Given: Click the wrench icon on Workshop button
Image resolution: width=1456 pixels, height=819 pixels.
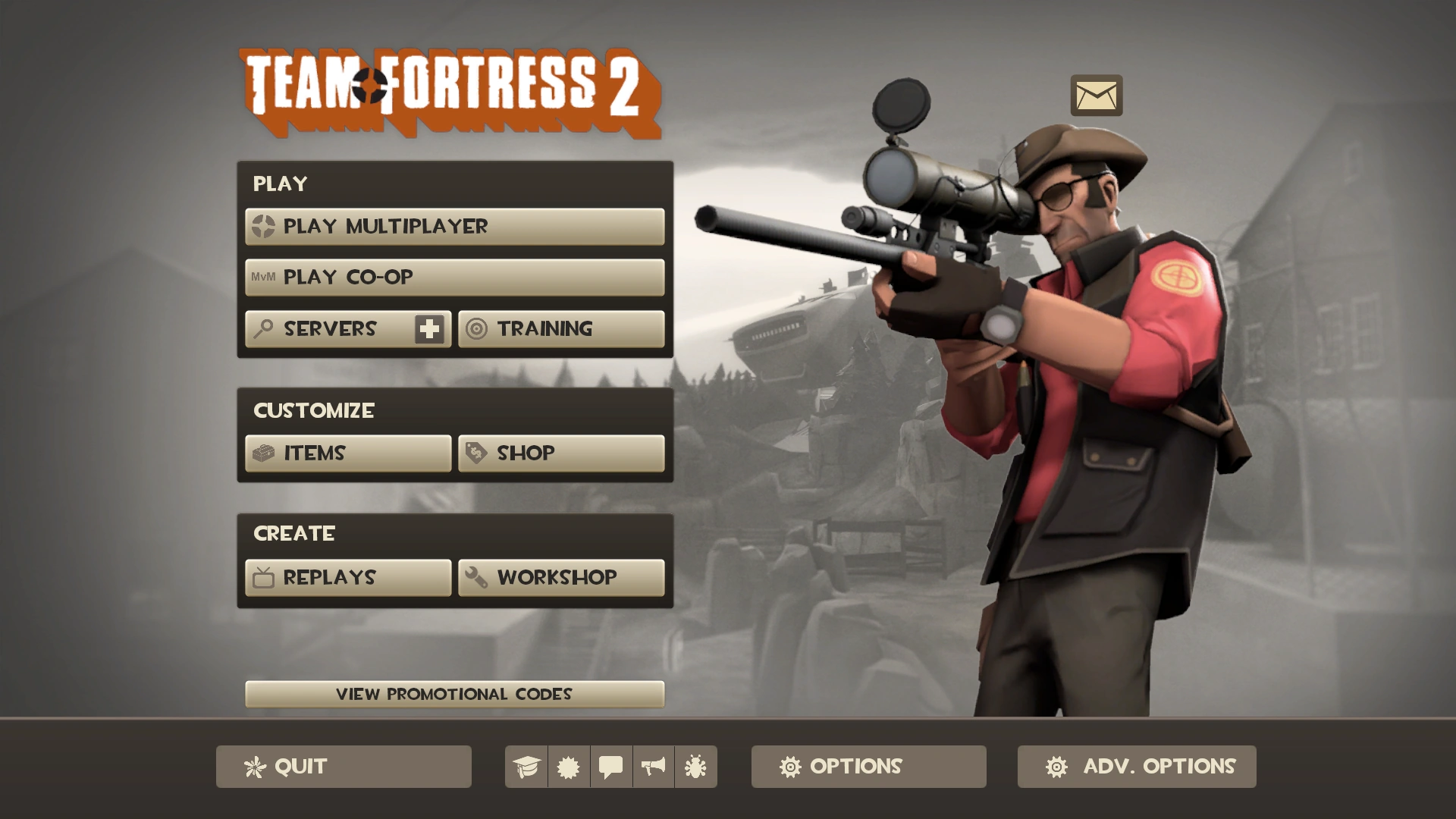Looking at the screenshot, I should [x=474, y=577].
